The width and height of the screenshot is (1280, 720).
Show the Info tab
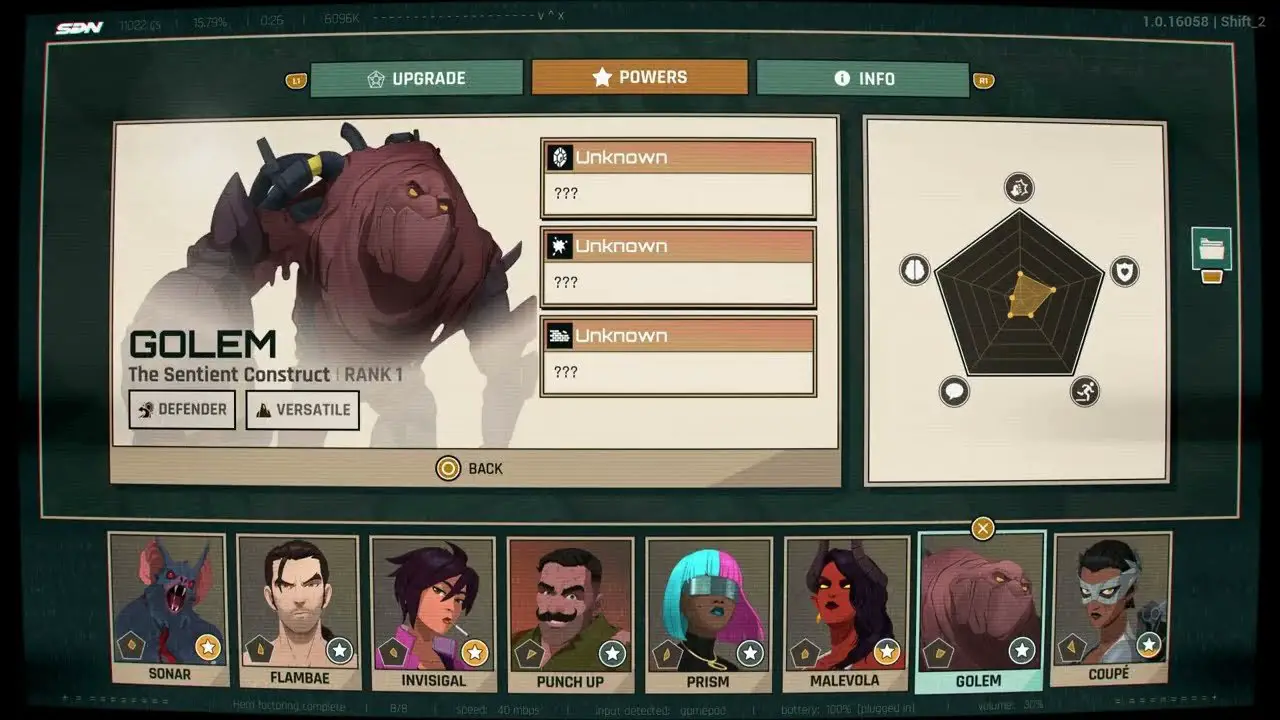click(x=862, y=78)
